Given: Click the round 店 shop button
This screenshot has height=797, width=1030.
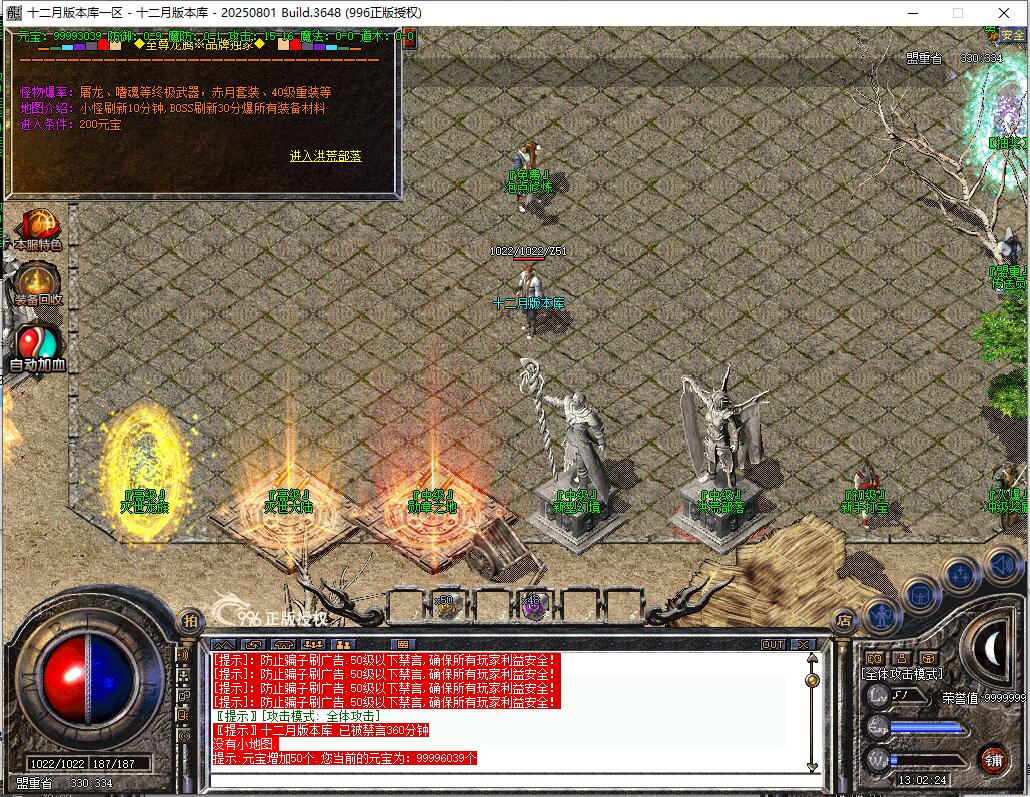Looking at the screenshot, I should 845,620.
